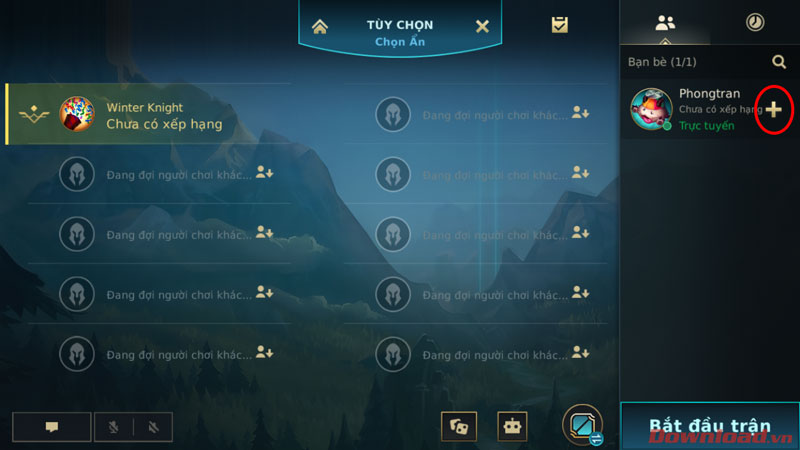Open the chat box

point(52,427)
